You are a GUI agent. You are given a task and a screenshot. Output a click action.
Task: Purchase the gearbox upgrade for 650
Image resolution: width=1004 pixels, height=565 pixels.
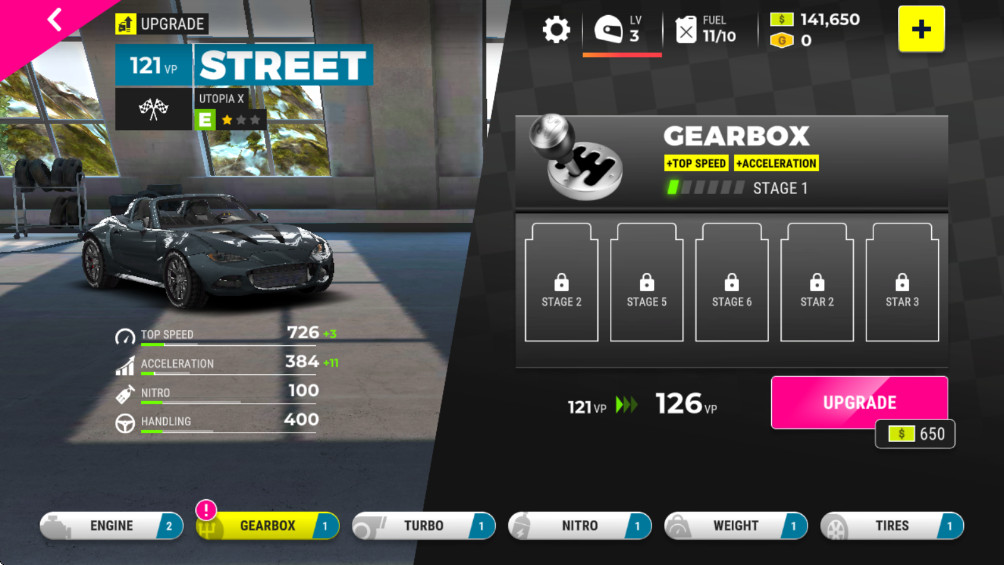coord(859,403)
